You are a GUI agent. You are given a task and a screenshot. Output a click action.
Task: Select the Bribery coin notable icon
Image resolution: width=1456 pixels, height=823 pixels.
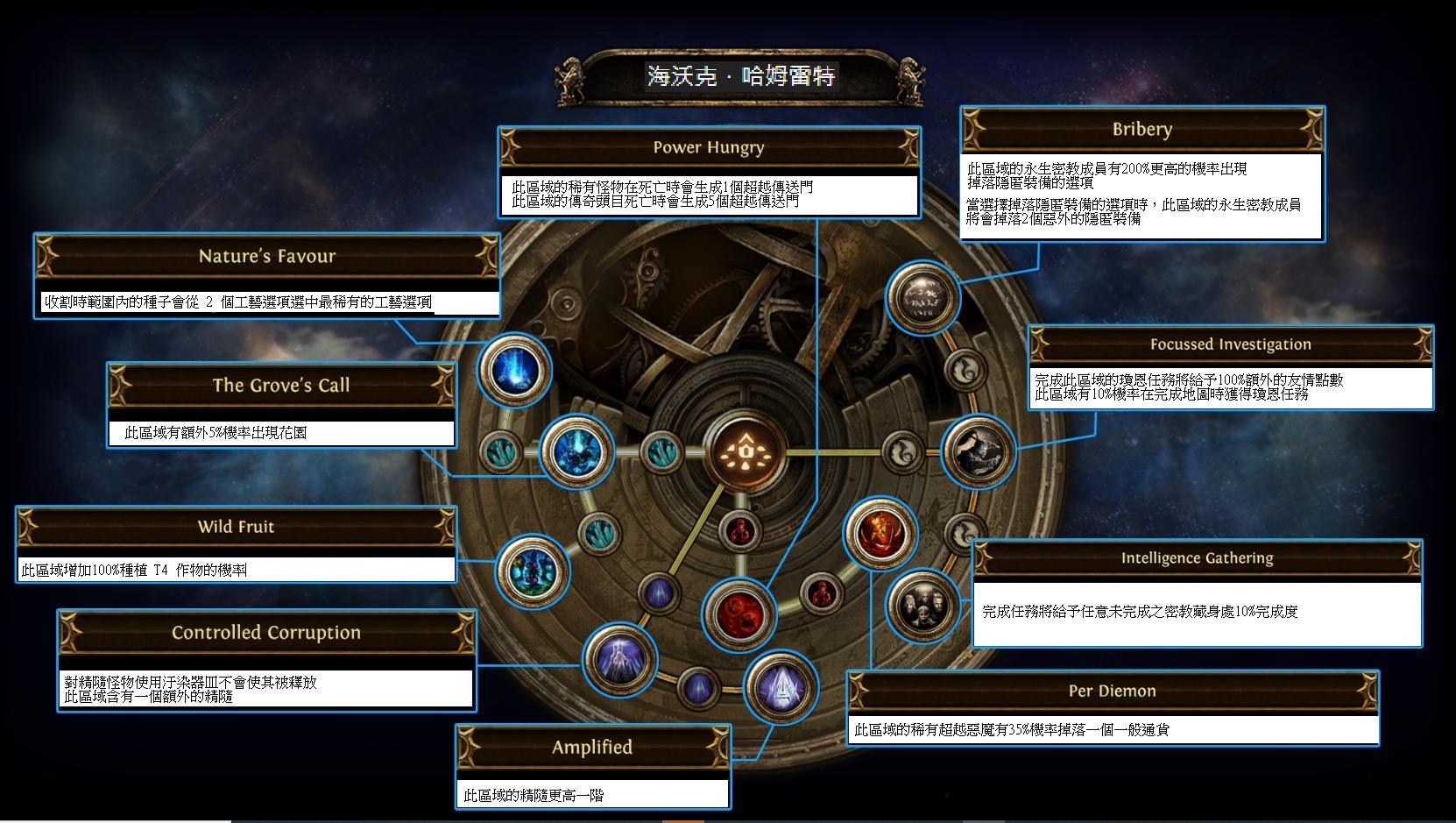click(922, 300)
